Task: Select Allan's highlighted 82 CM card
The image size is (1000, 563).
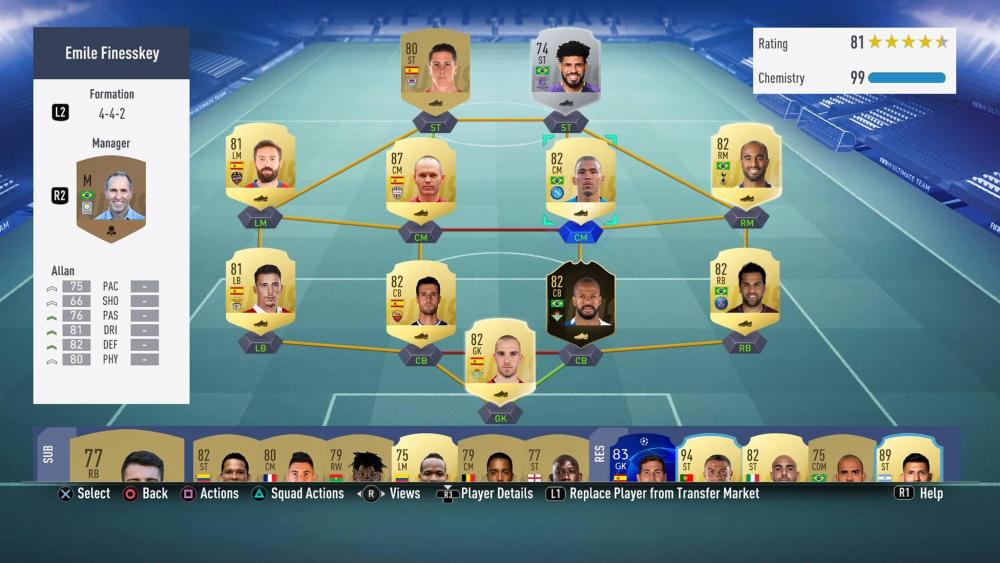Action: coord(580,179)
